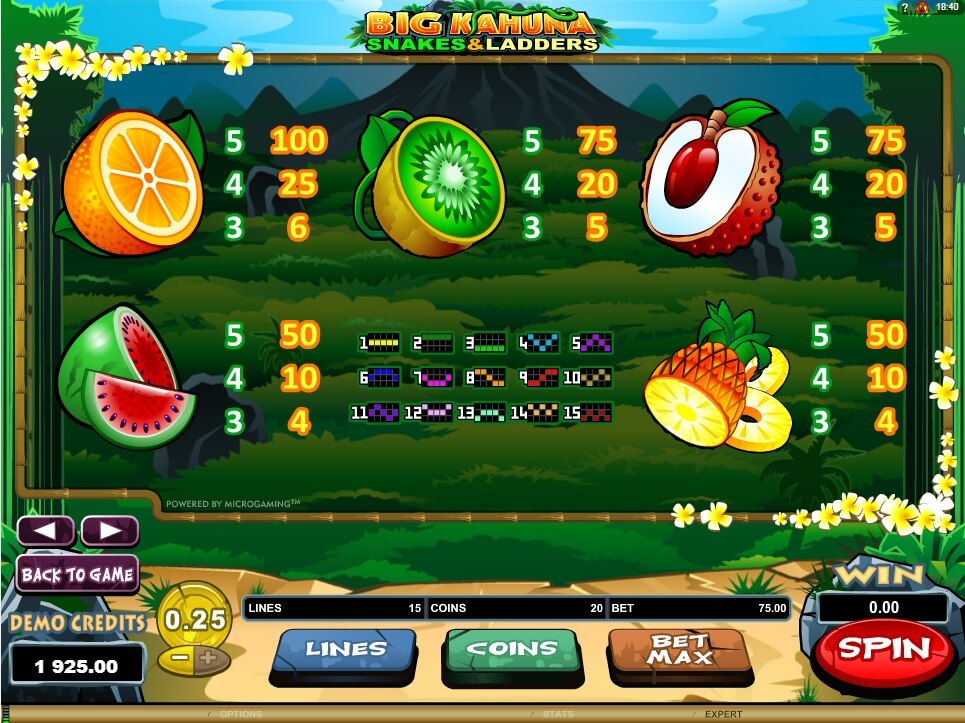Viewport: 965px width, 723px height.
Task: Return via the Back to Game button
Action: click(x=77, y=574)
